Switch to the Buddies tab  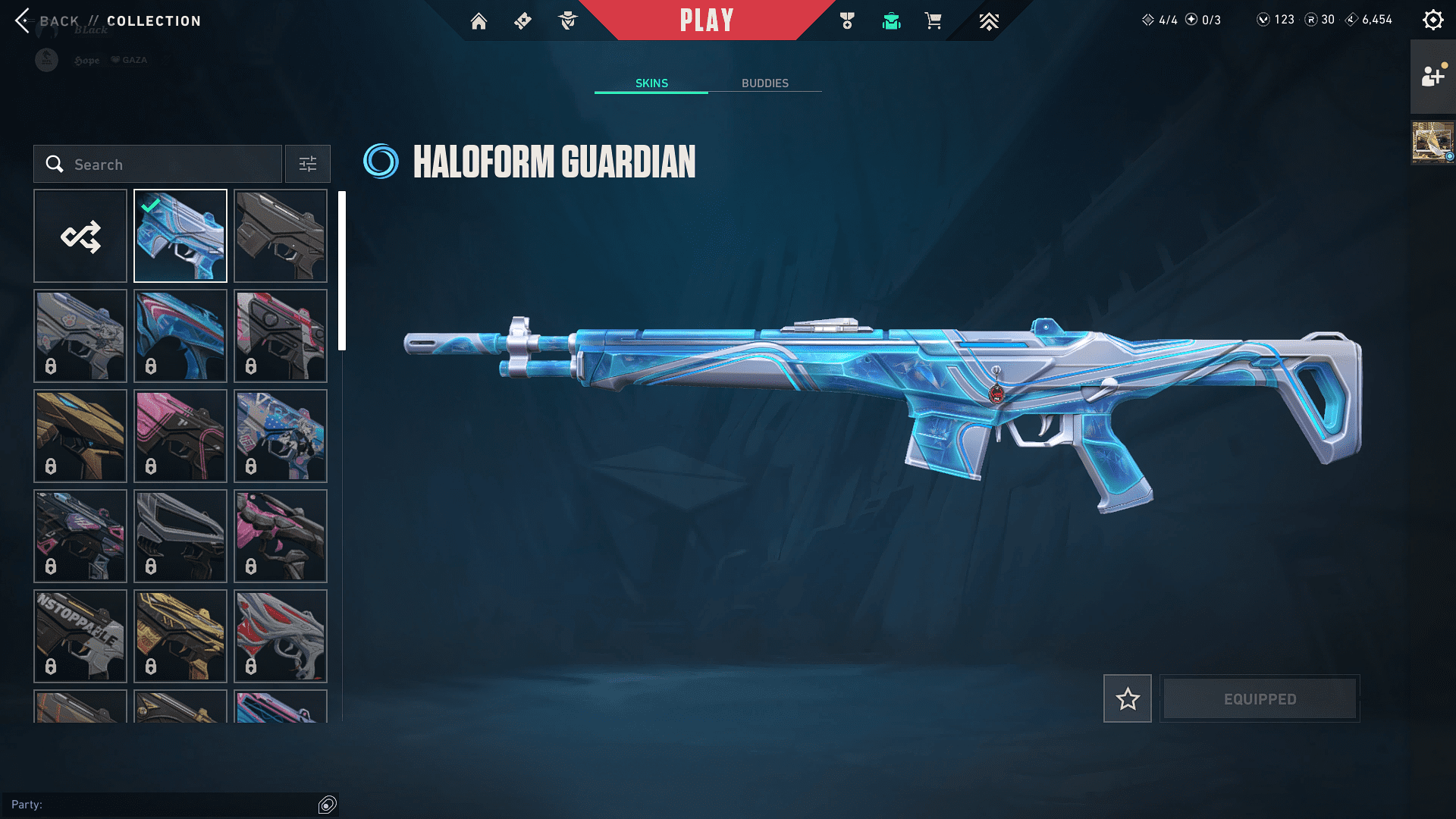click(764, 83)
